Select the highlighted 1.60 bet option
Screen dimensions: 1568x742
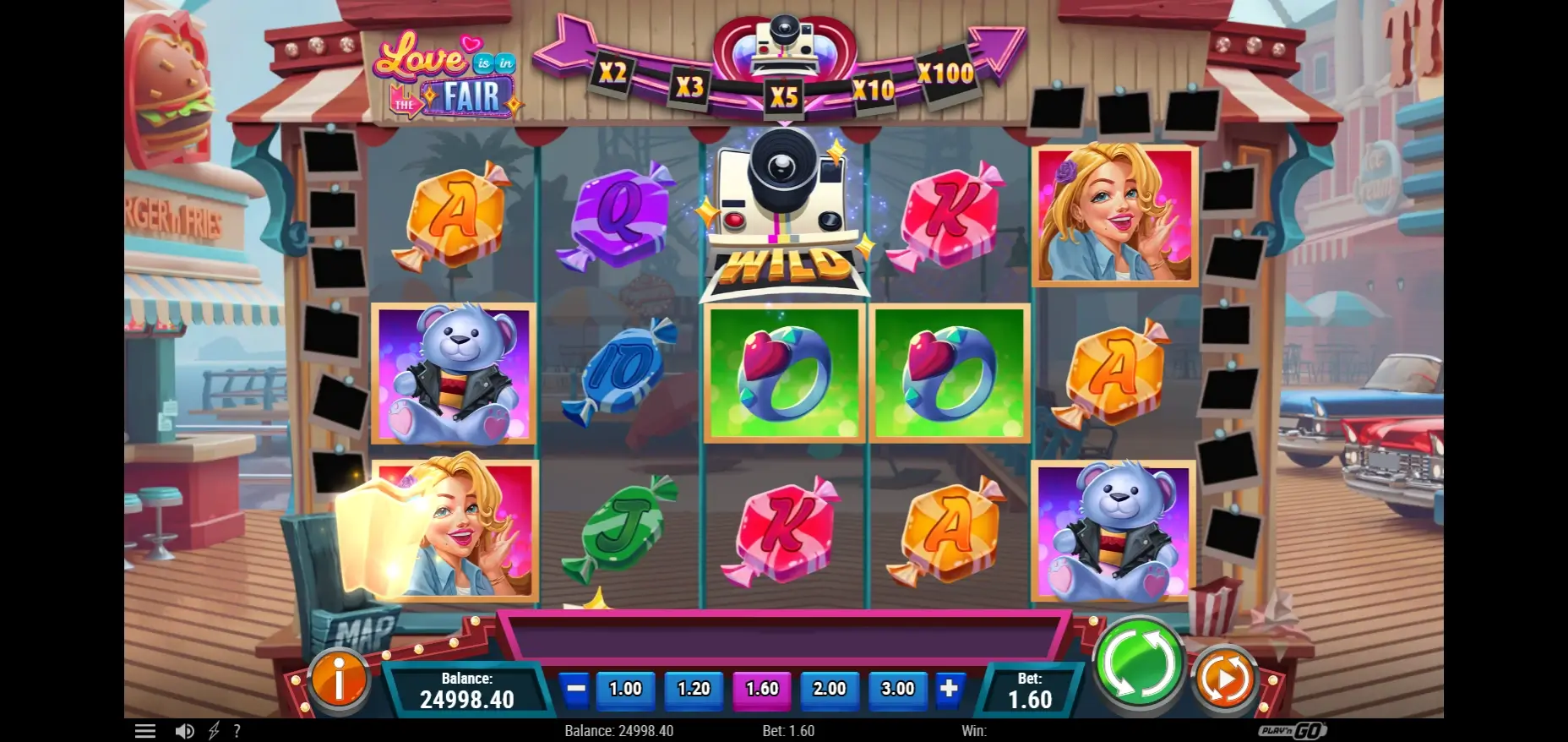tap(761, 689)
